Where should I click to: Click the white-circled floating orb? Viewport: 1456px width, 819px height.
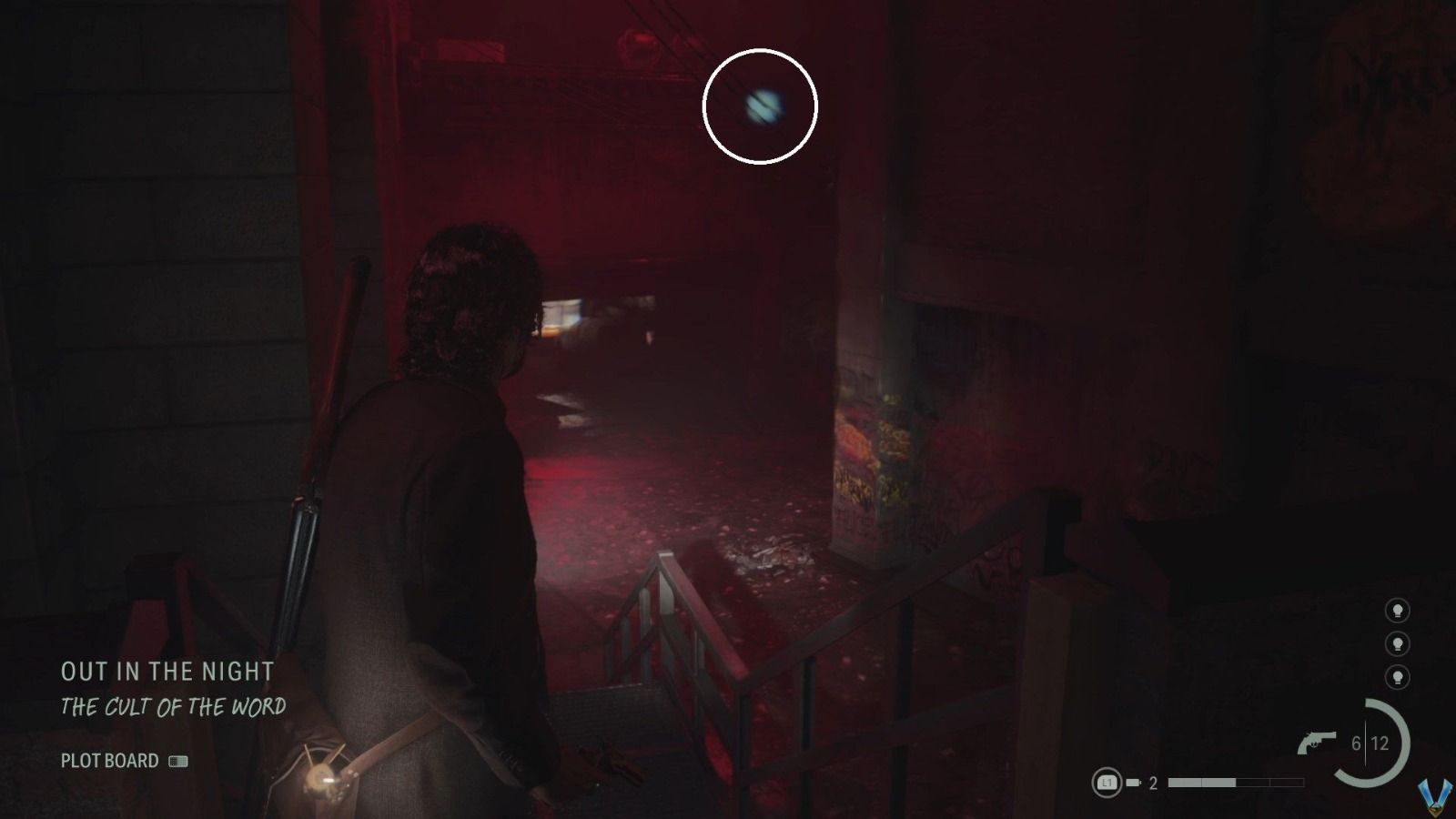click(762, 106)
